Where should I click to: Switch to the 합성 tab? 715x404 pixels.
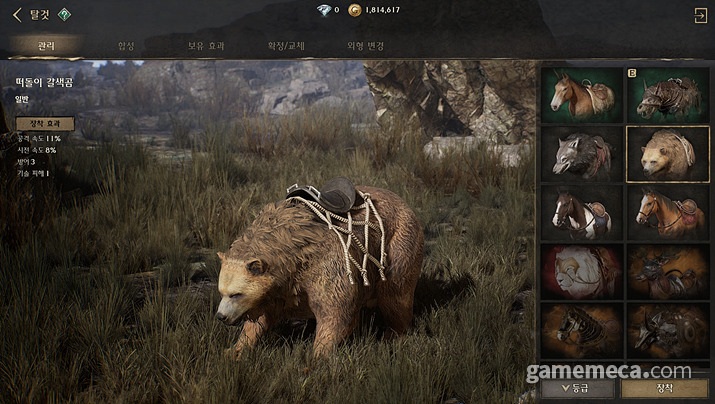tap(125, 46)
